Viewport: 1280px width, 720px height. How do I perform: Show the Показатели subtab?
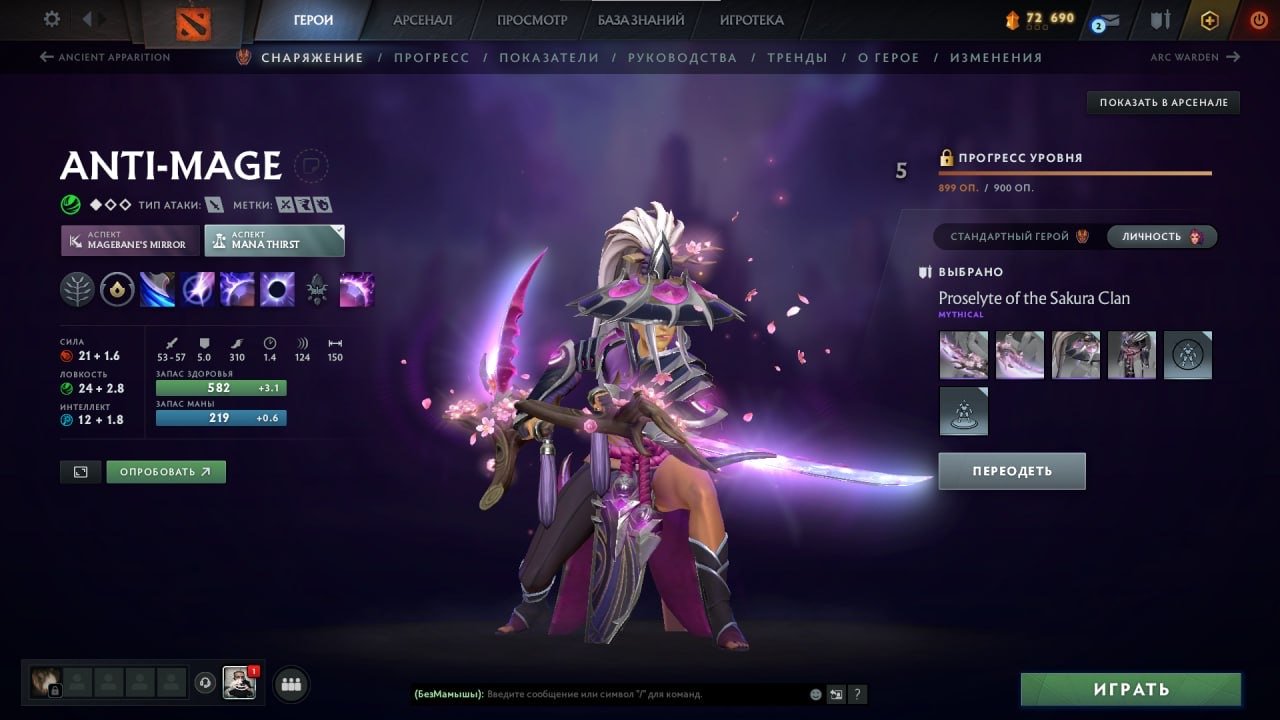549,58
